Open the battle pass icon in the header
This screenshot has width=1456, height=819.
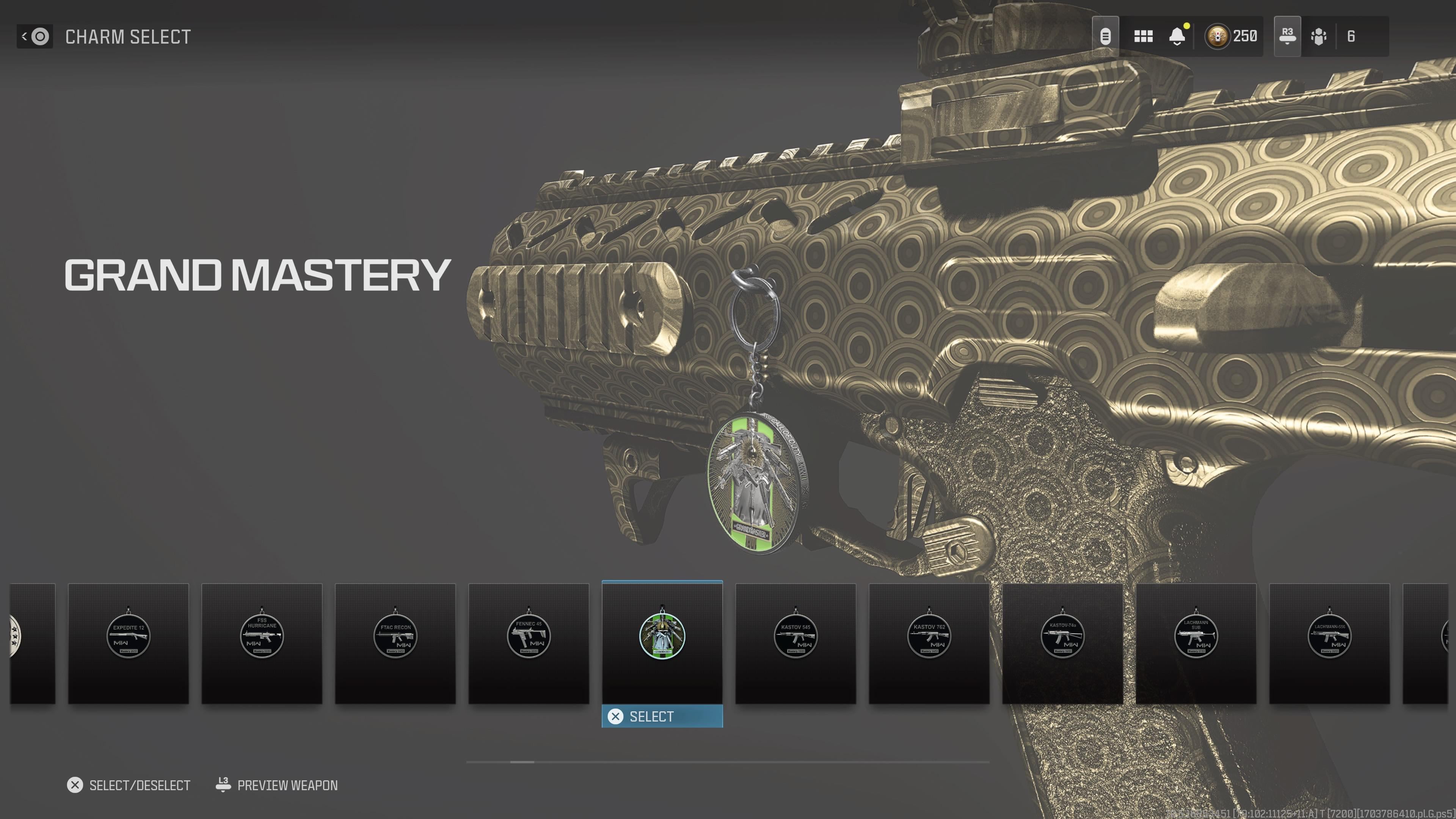click(x=1105, y=36)
